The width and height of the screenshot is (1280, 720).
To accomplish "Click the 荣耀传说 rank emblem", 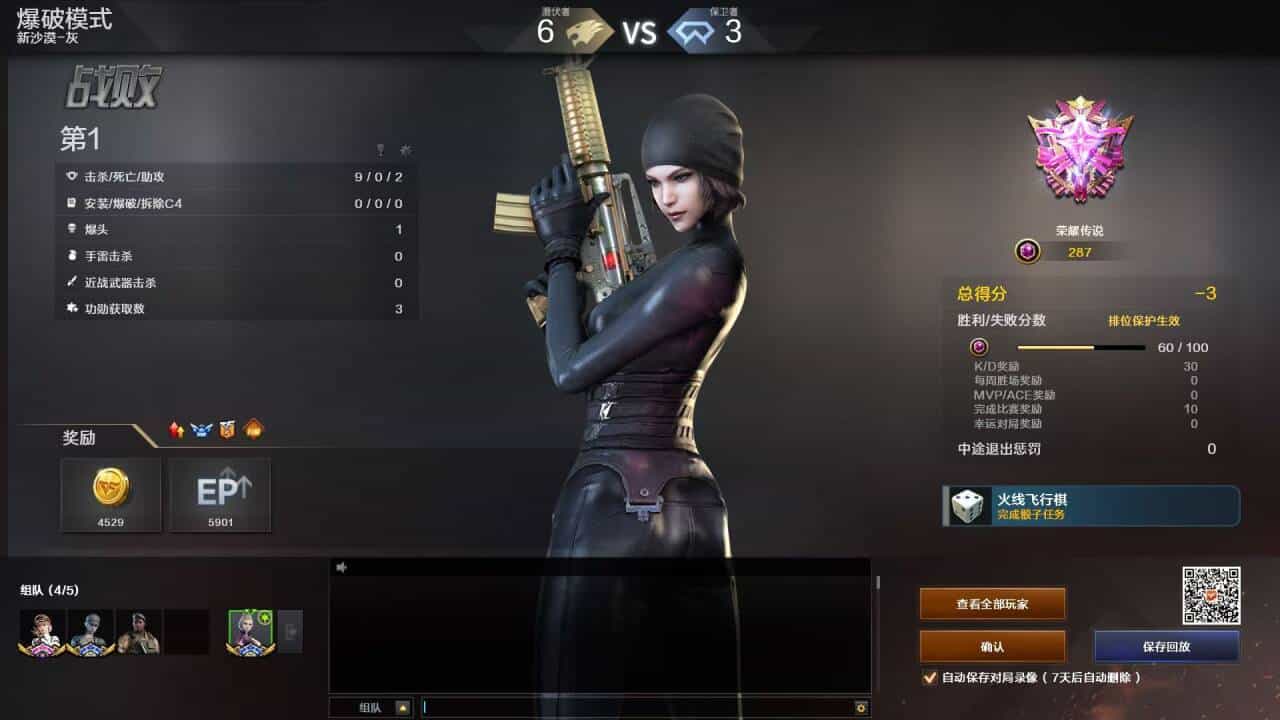I will pyautogui.click(x=1080, y=150).
